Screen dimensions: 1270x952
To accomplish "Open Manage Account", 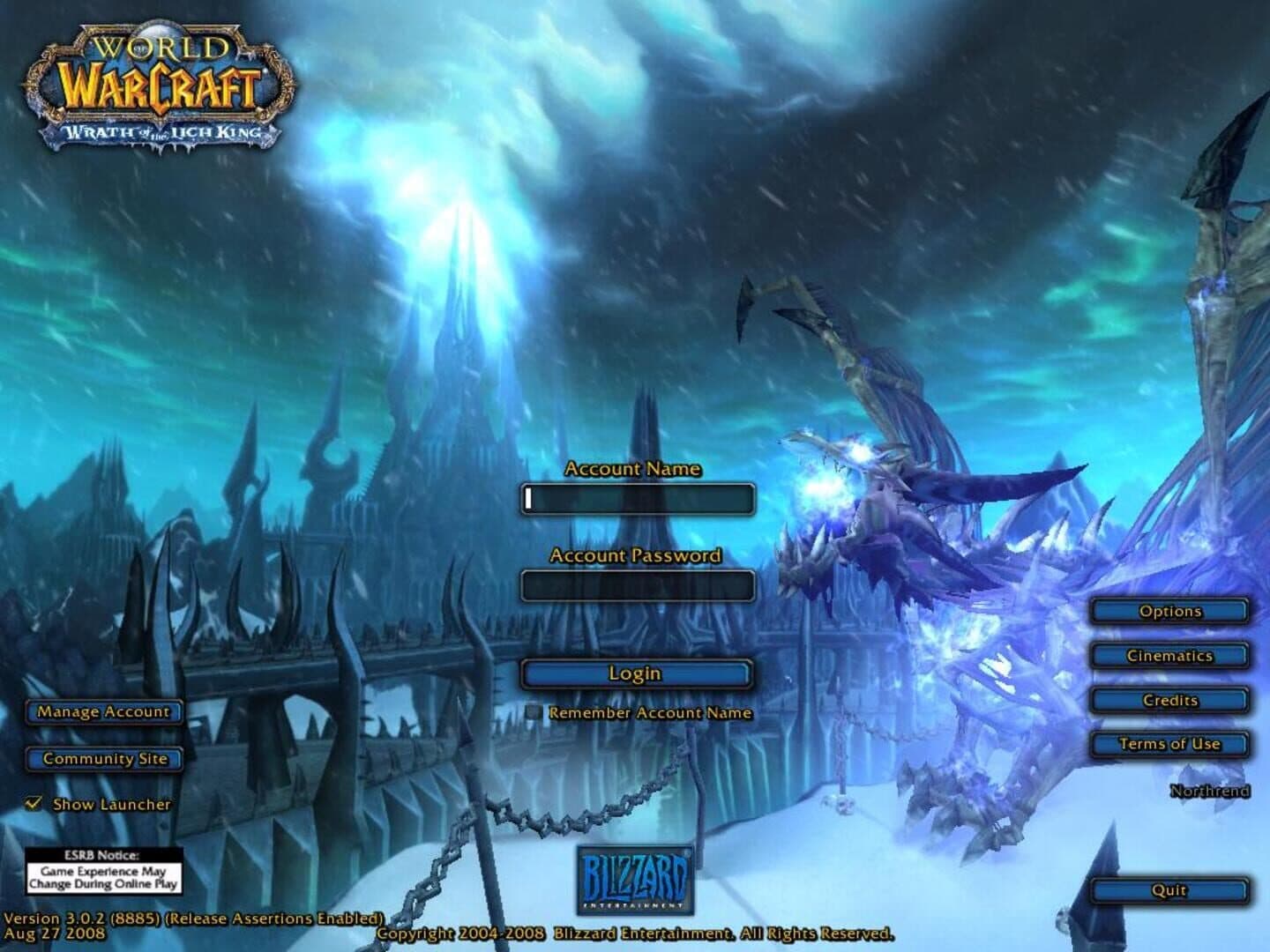I will pyautogui.click(x=103, y=712).
